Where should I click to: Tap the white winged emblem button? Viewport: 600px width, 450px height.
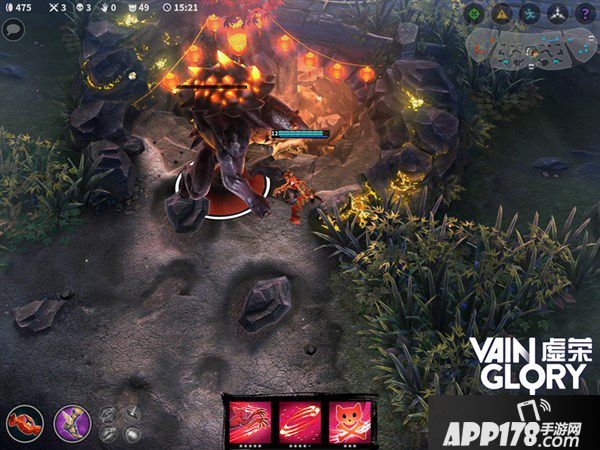point(558,12)
